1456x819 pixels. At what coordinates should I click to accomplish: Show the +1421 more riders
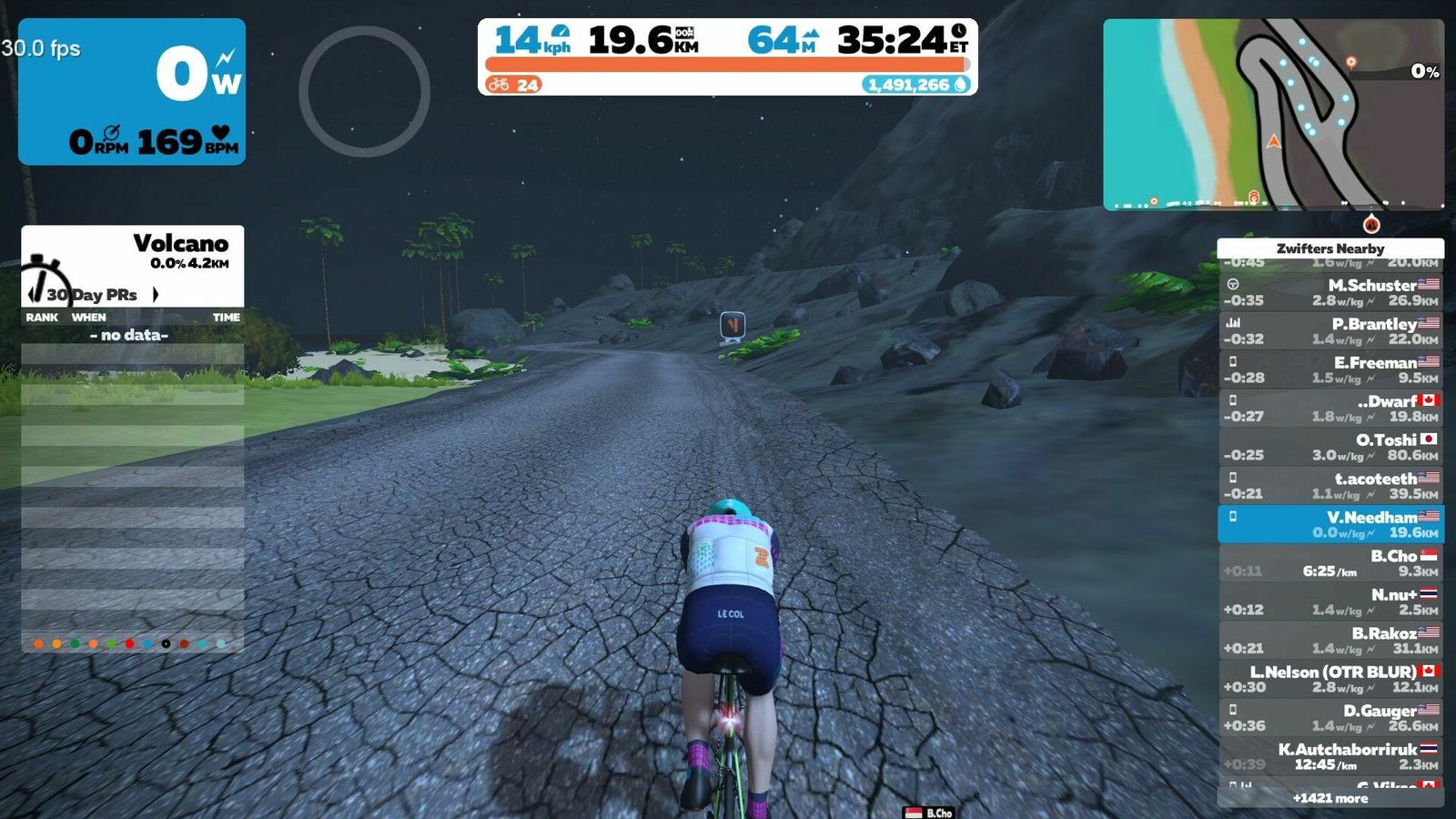1330,798
